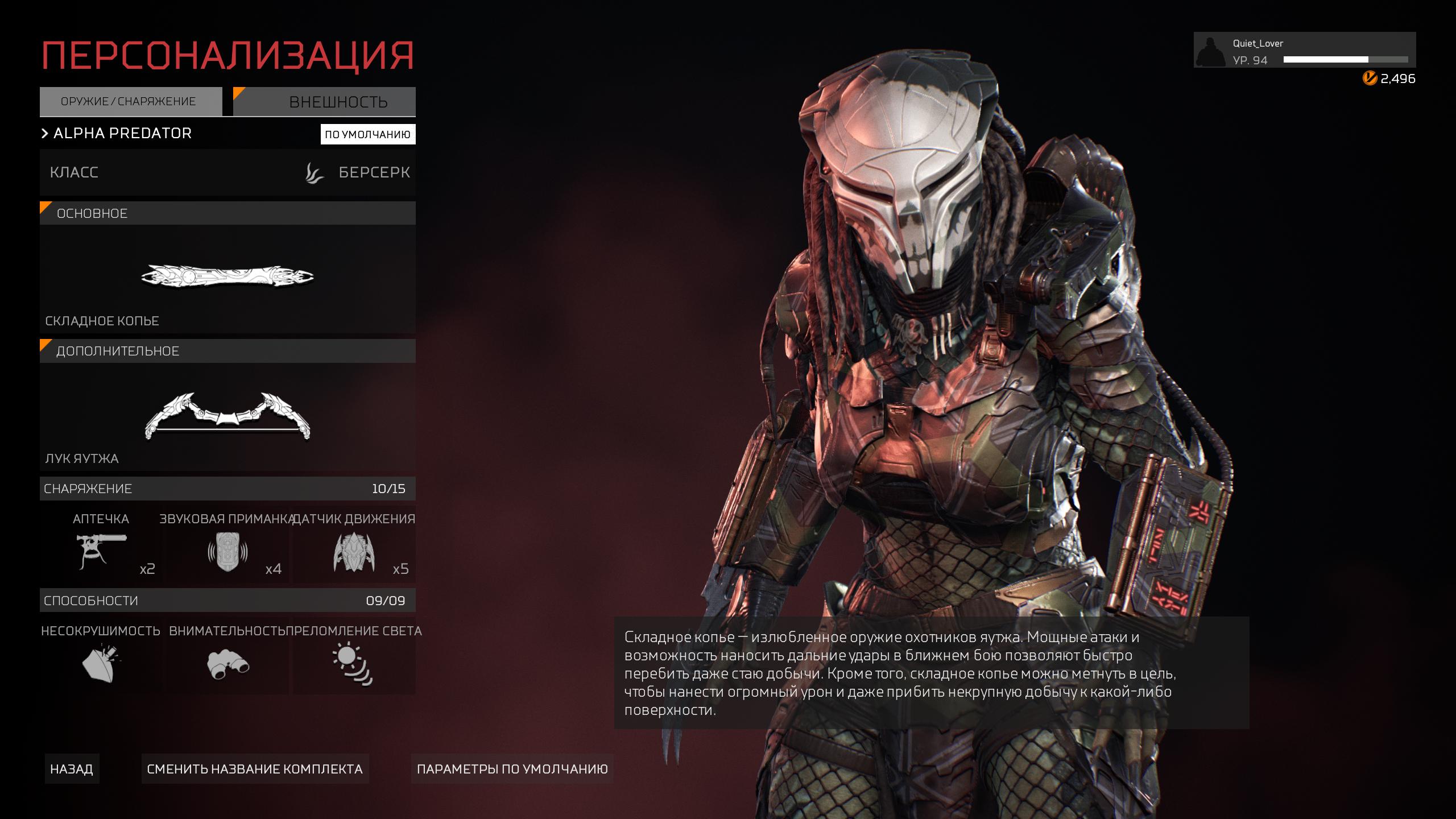
Task: Select the Датчик движения gear slot
Action: point(354,544)
